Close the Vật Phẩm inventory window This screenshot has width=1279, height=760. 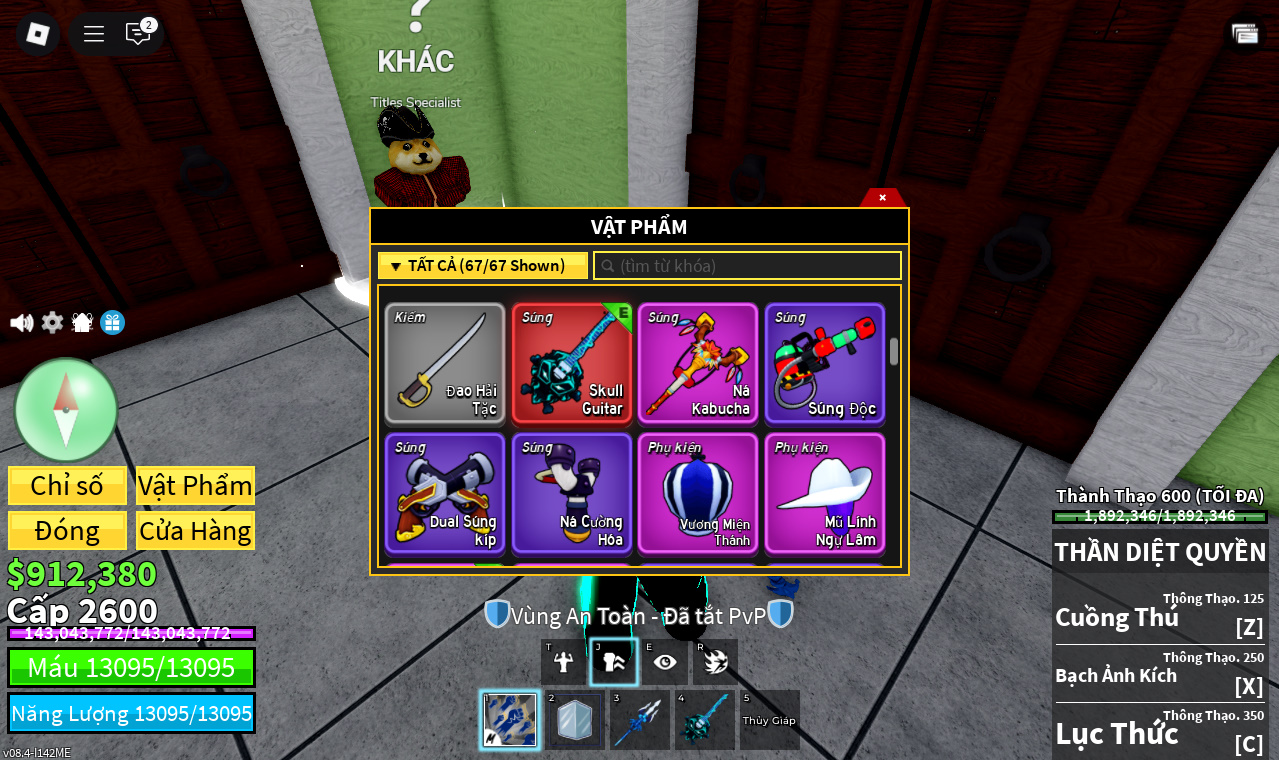click(882, 198)
